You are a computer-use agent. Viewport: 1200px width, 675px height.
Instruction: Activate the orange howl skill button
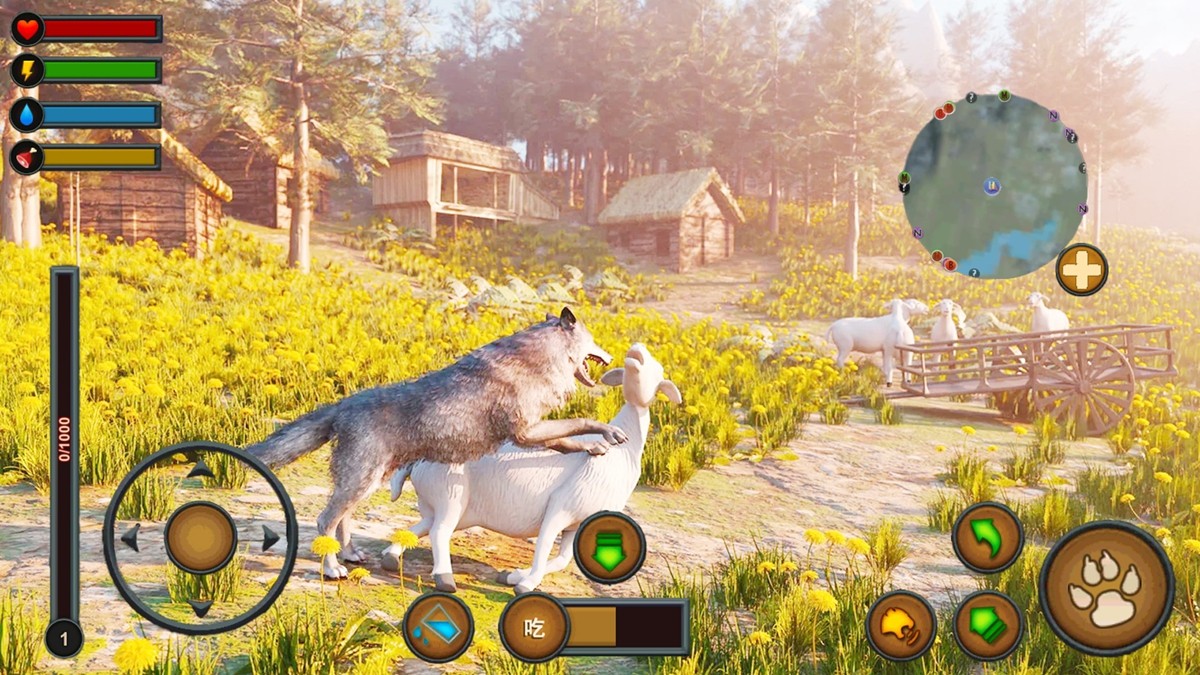click(901, 625)
